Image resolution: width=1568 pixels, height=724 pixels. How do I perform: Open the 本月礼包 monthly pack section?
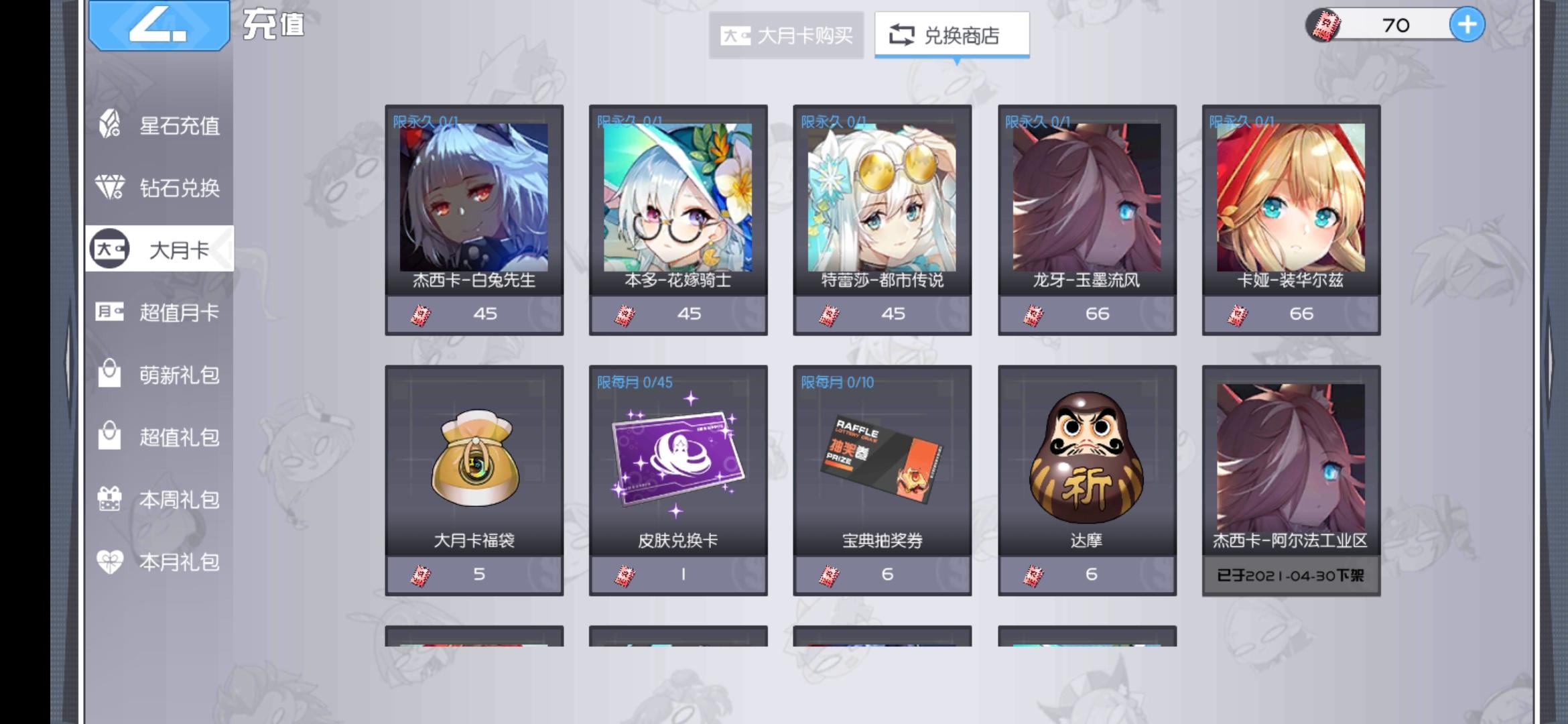click(x=111, y=561)
